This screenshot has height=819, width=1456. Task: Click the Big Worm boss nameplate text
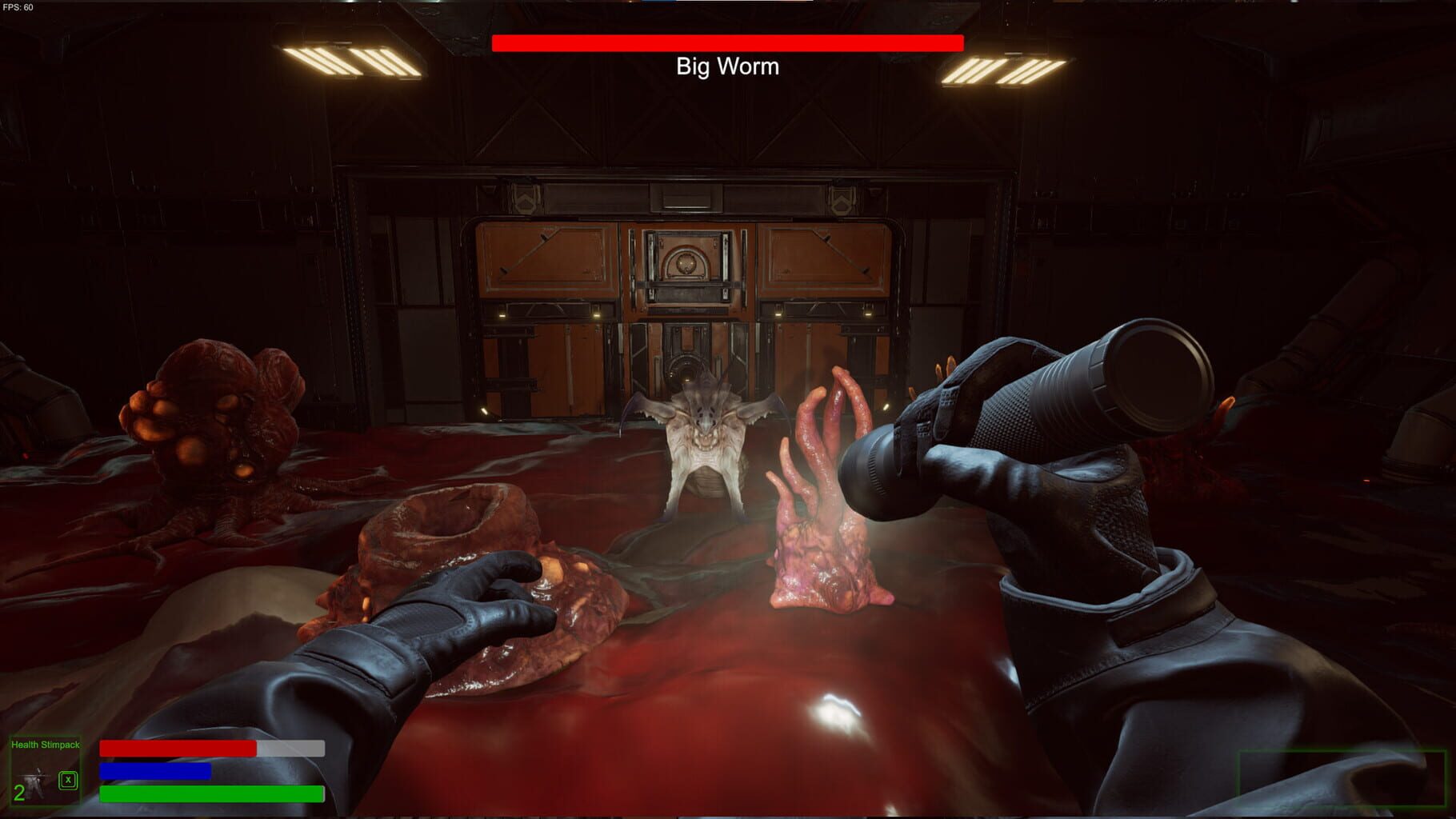tap(726, 66)
